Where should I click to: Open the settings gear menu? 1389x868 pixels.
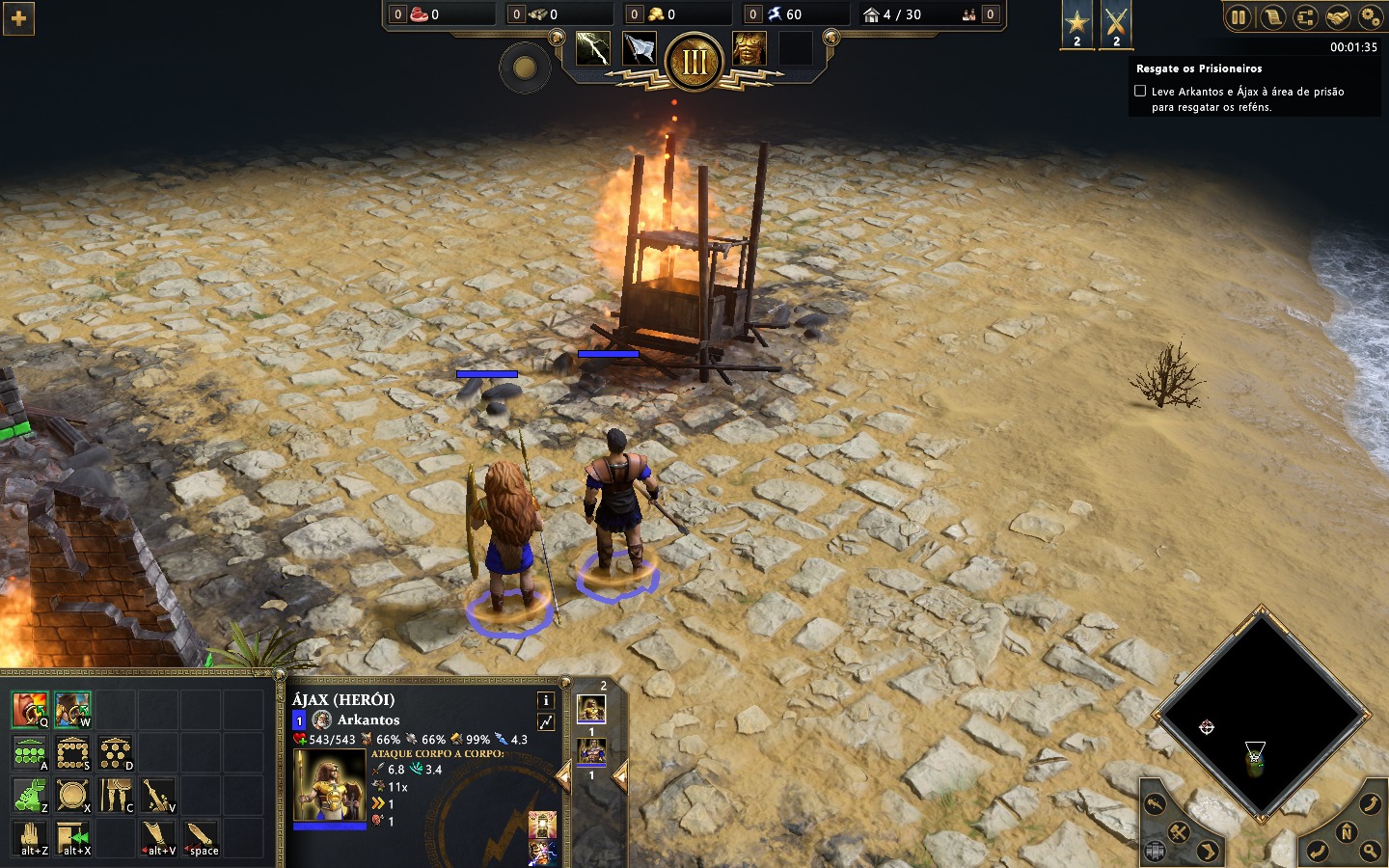(1370, 17)
